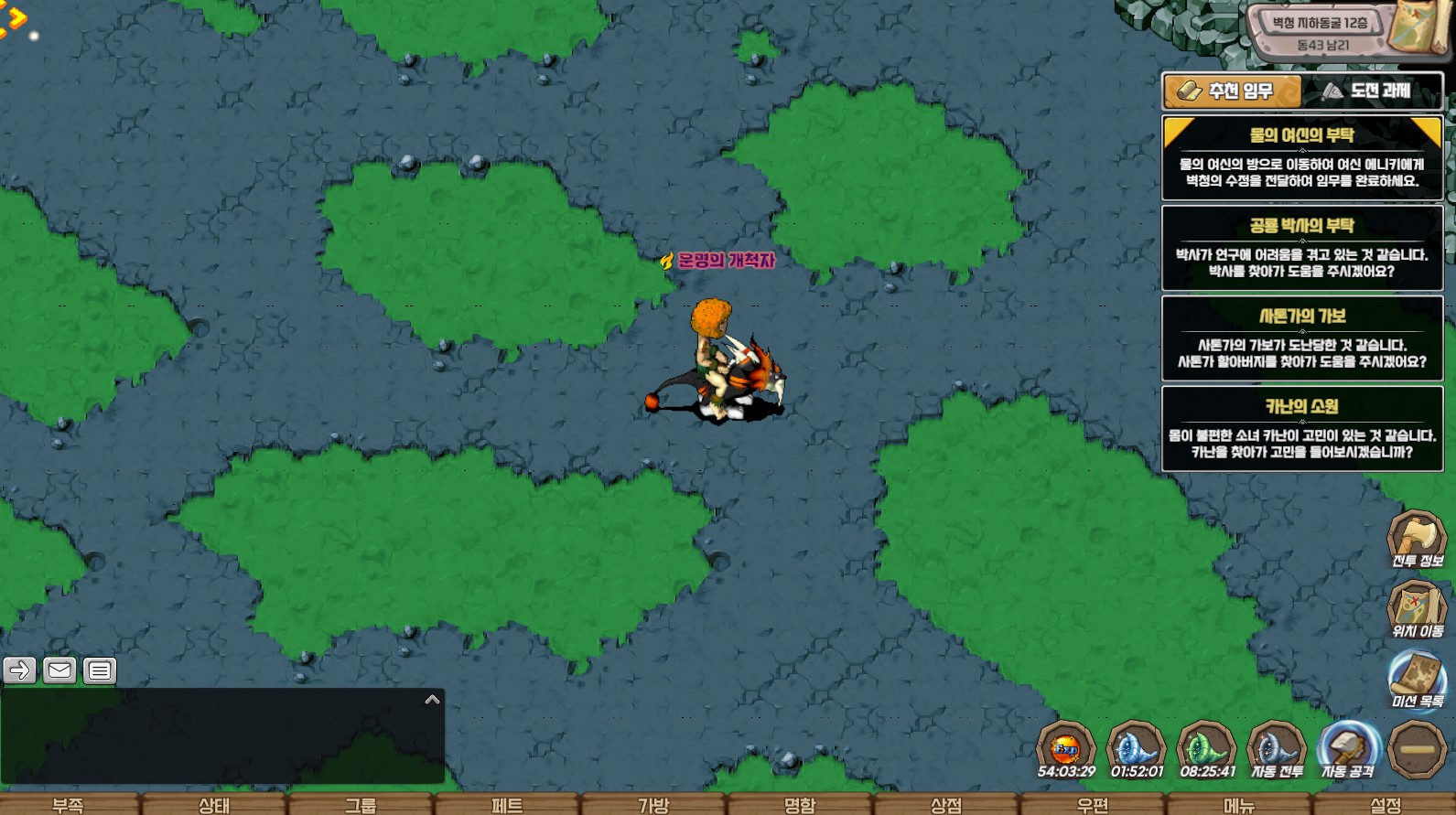Screen dimensions: 1456x815
Task: Expand the chat window with the caret
Action: coord(433,700)
